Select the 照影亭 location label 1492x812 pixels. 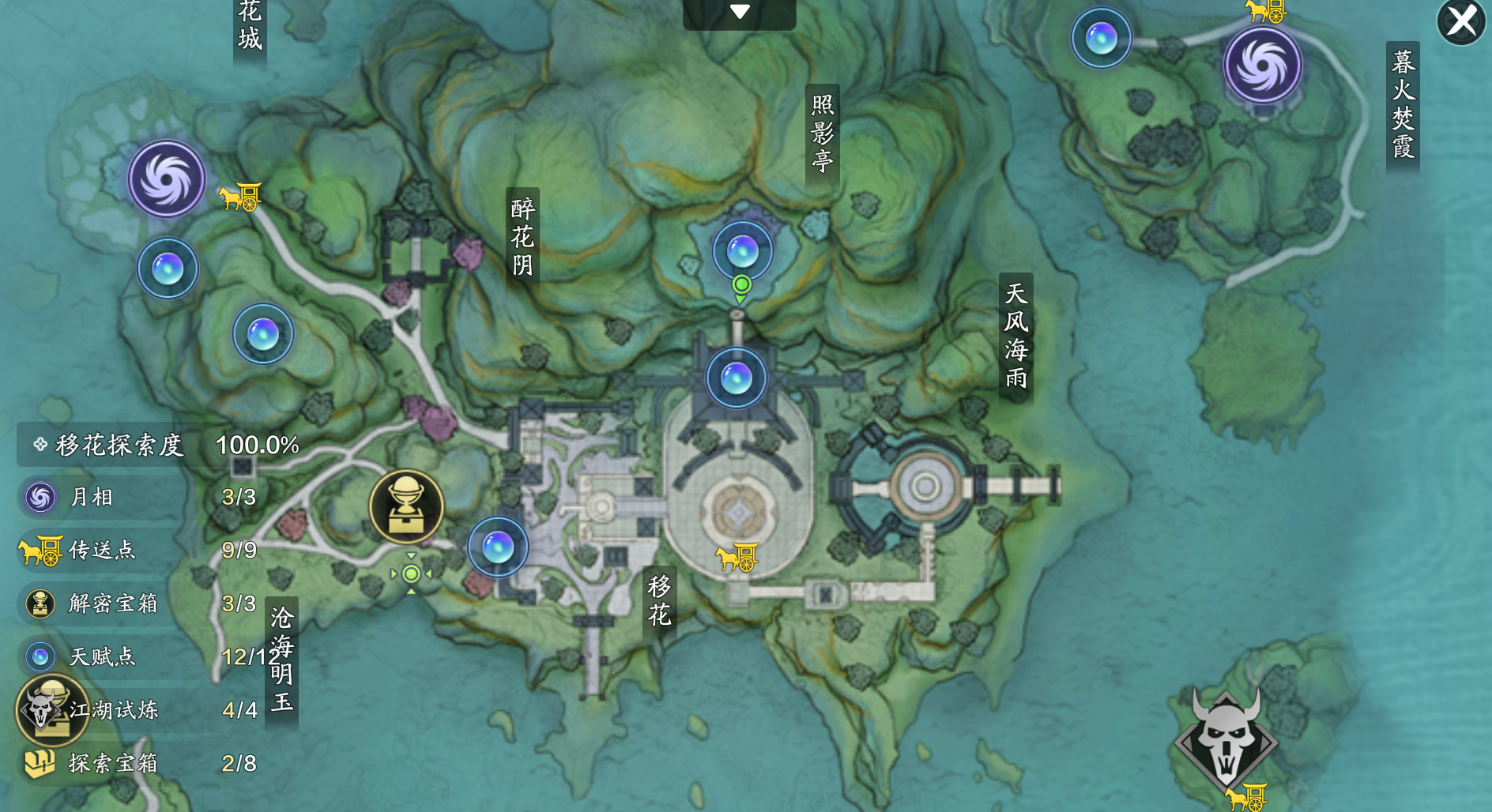click(822, 133)
